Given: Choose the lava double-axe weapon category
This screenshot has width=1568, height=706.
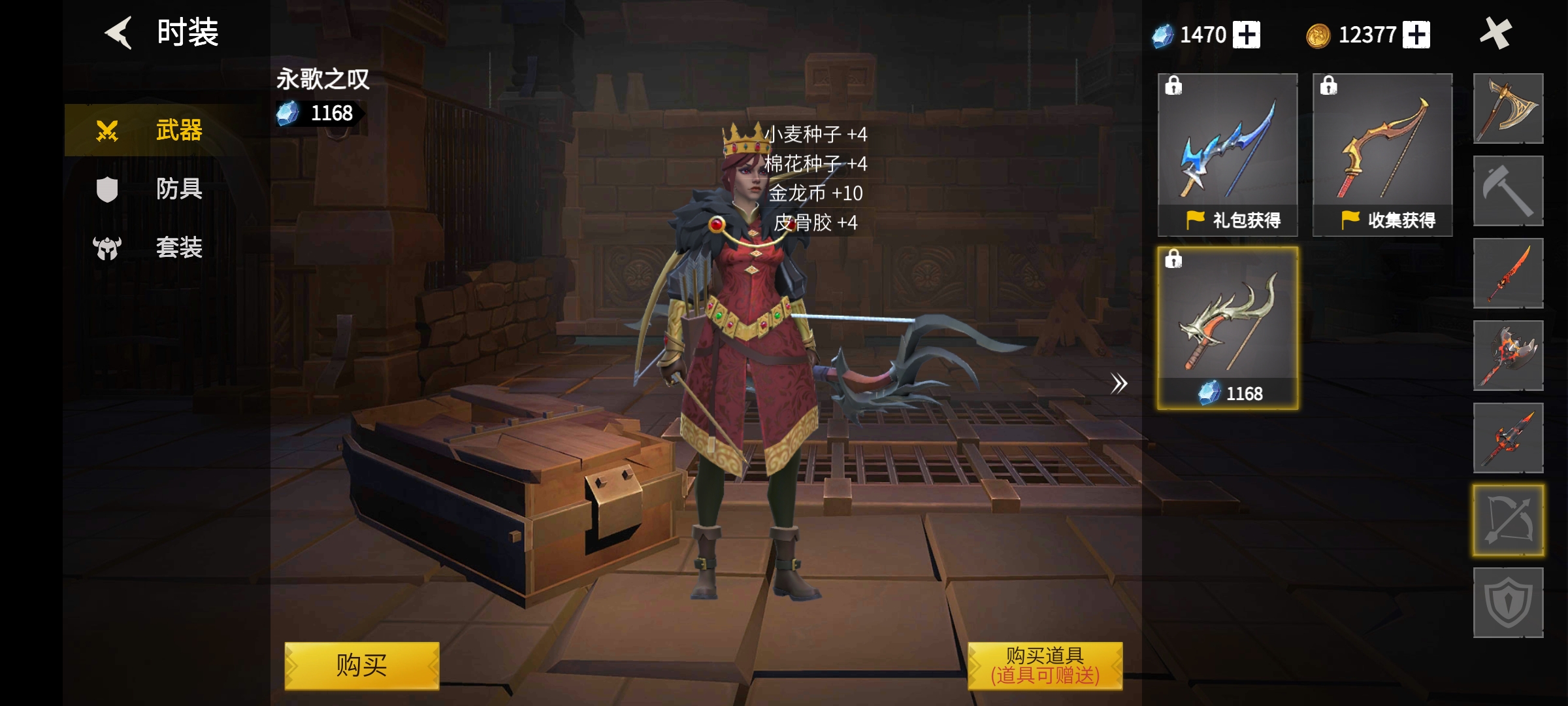Looking at the screenshot, I should 1508,356.
